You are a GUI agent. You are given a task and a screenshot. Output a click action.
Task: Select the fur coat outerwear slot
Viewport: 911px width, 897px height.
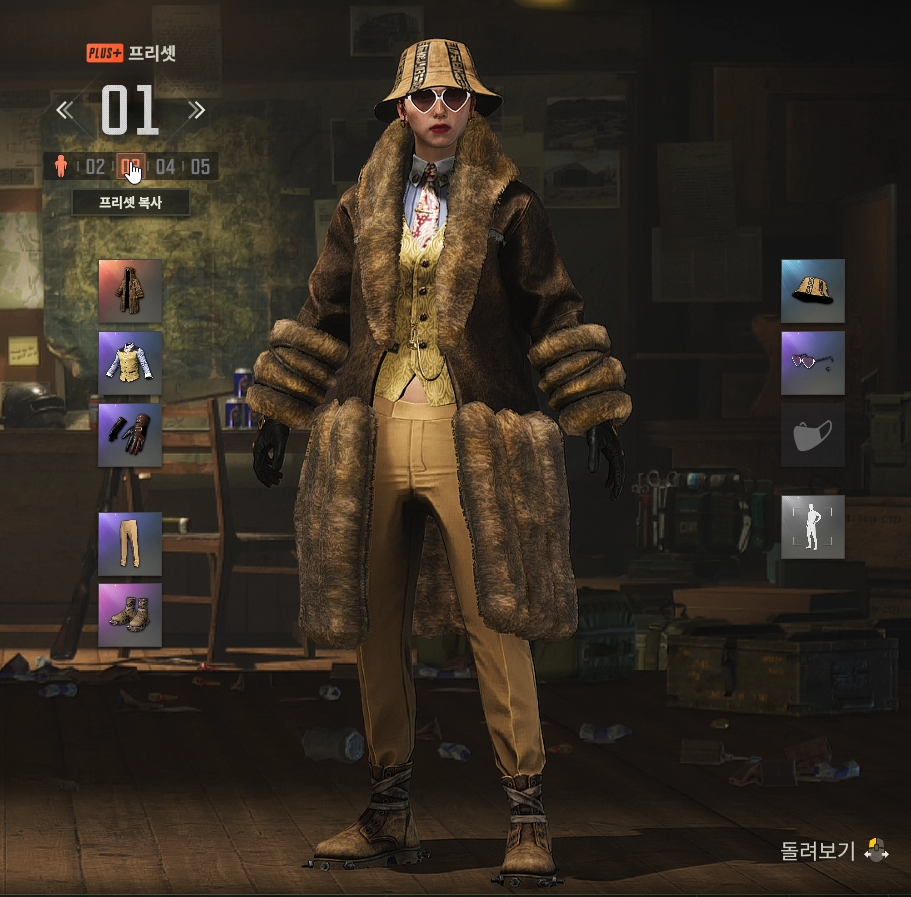130,291
